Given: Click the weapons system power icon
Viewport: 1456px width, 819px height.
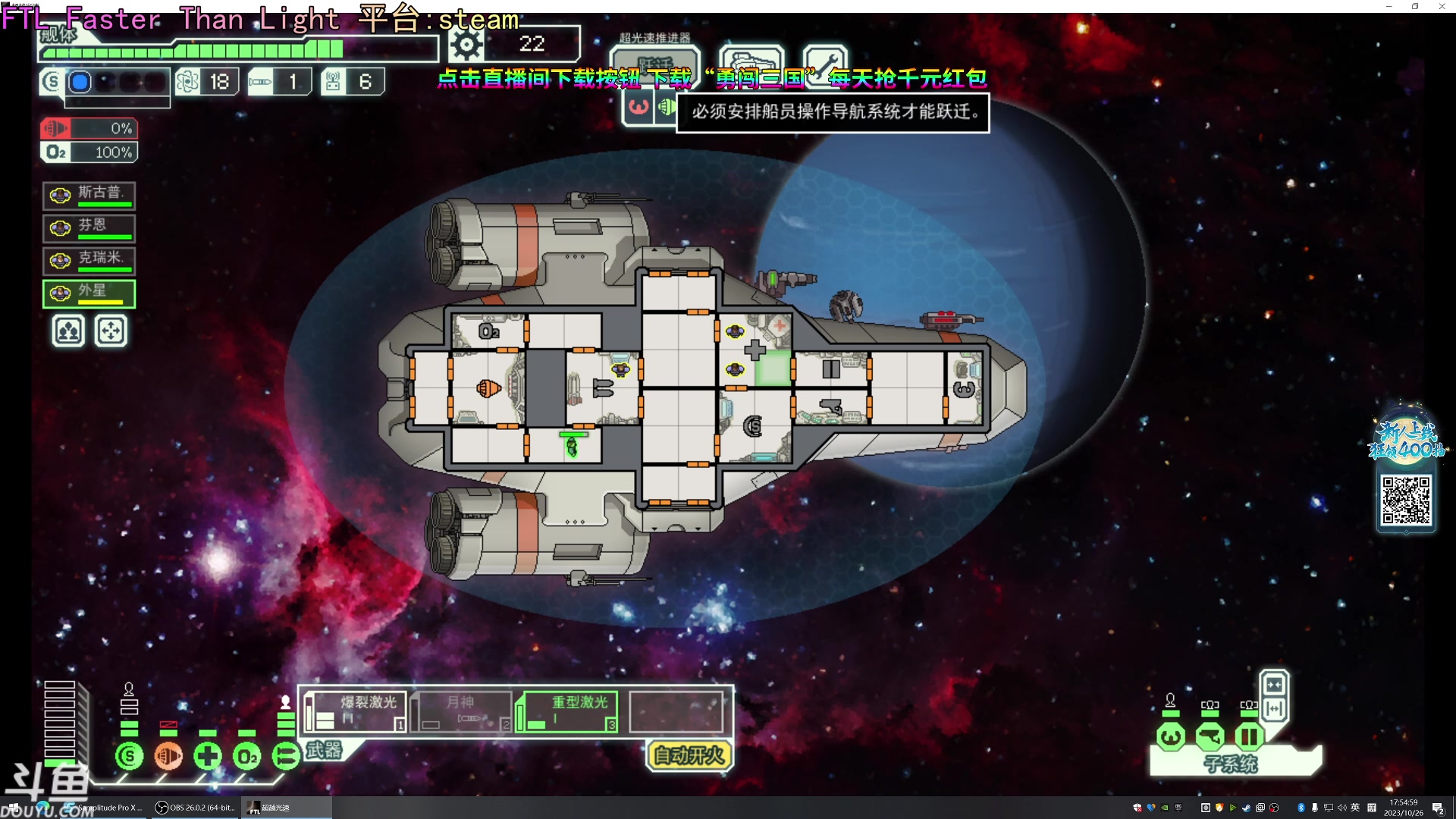Looking at the screenshot, I should 286,756.
